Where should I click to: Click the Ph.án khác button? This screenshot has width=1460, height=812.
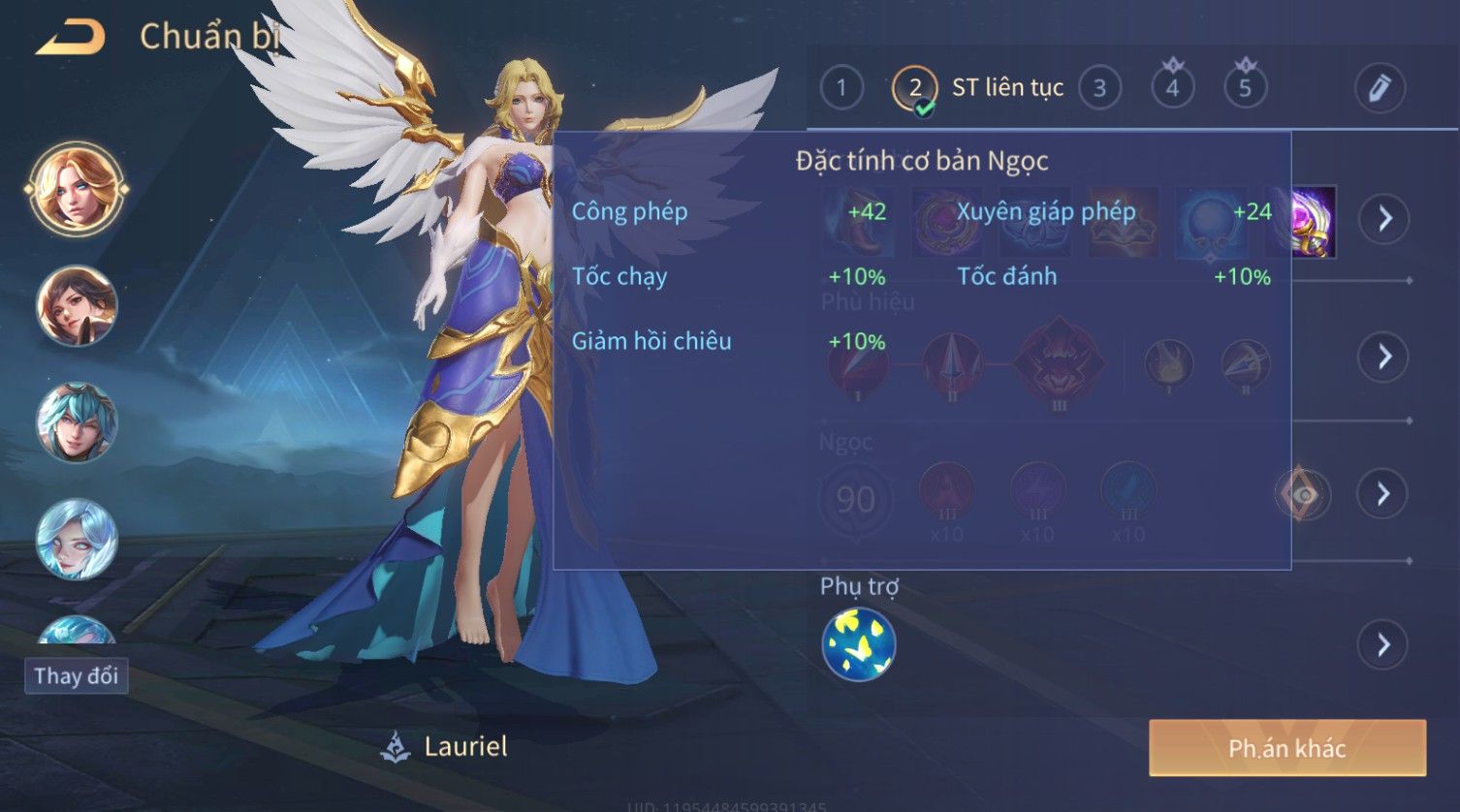point(1286,748)
